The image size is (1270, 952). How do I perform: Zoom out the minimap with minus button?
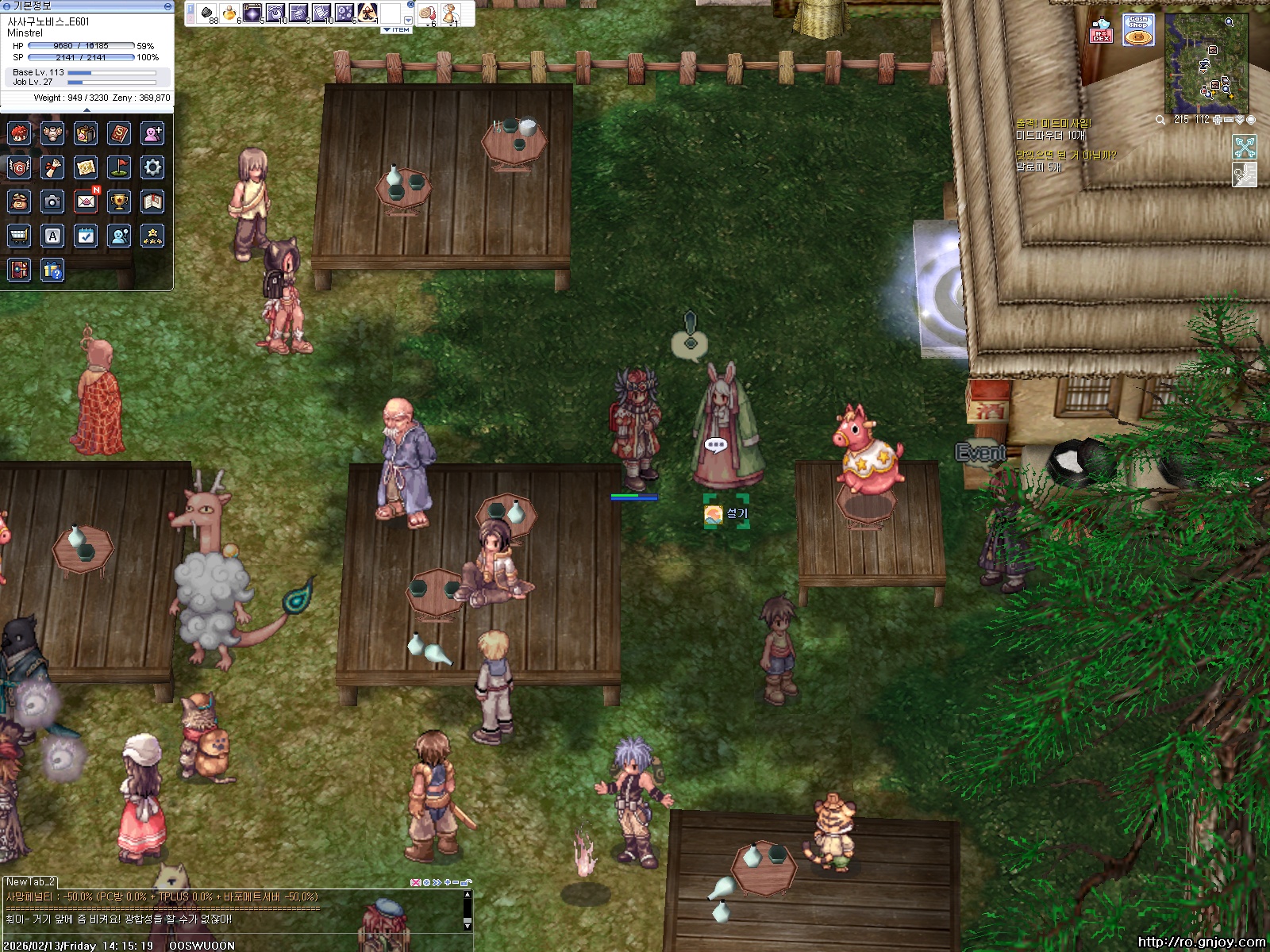[1229, 120]
